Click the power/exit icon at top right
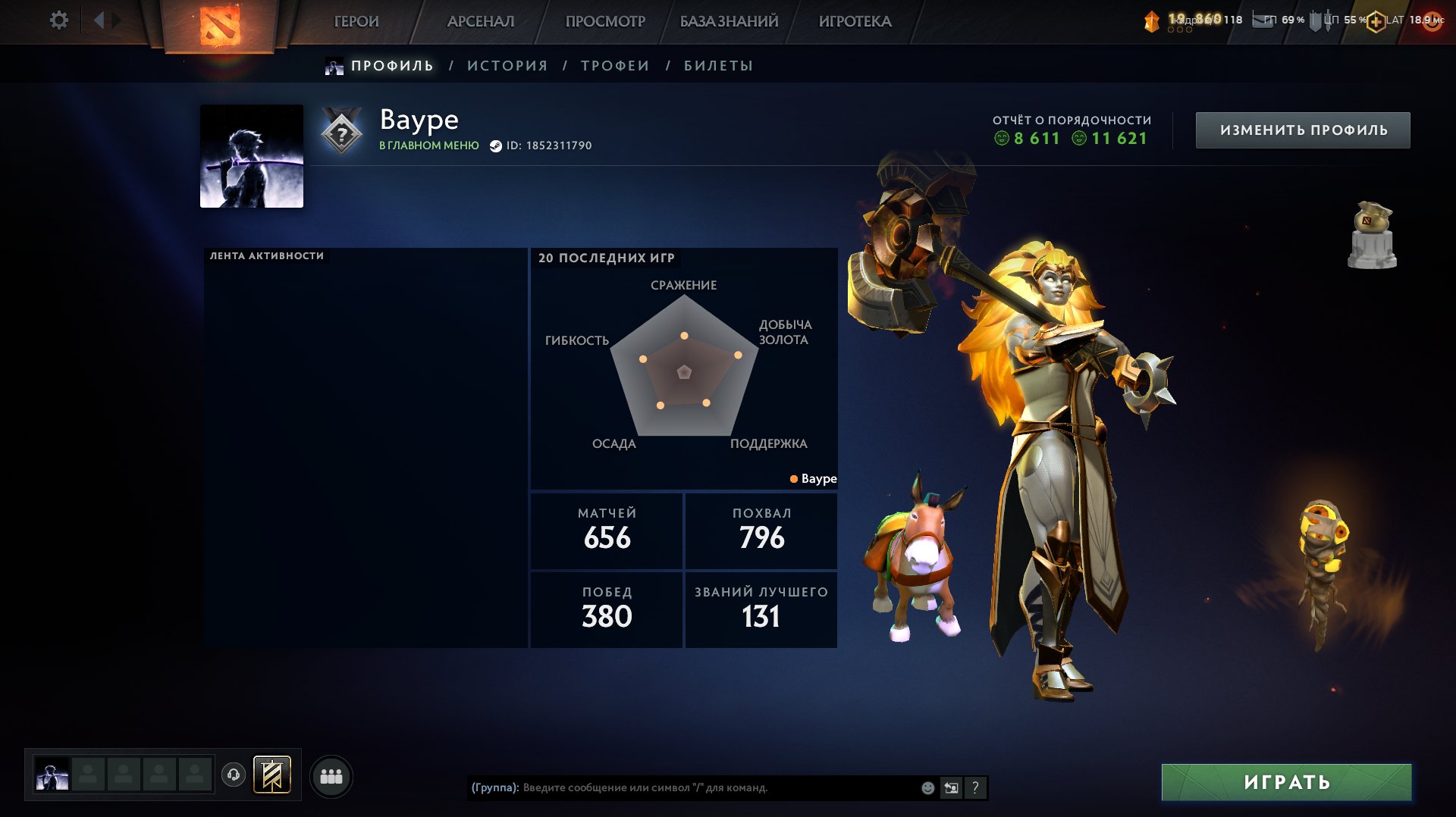The image size is (1456, 817). (1430, 21)
